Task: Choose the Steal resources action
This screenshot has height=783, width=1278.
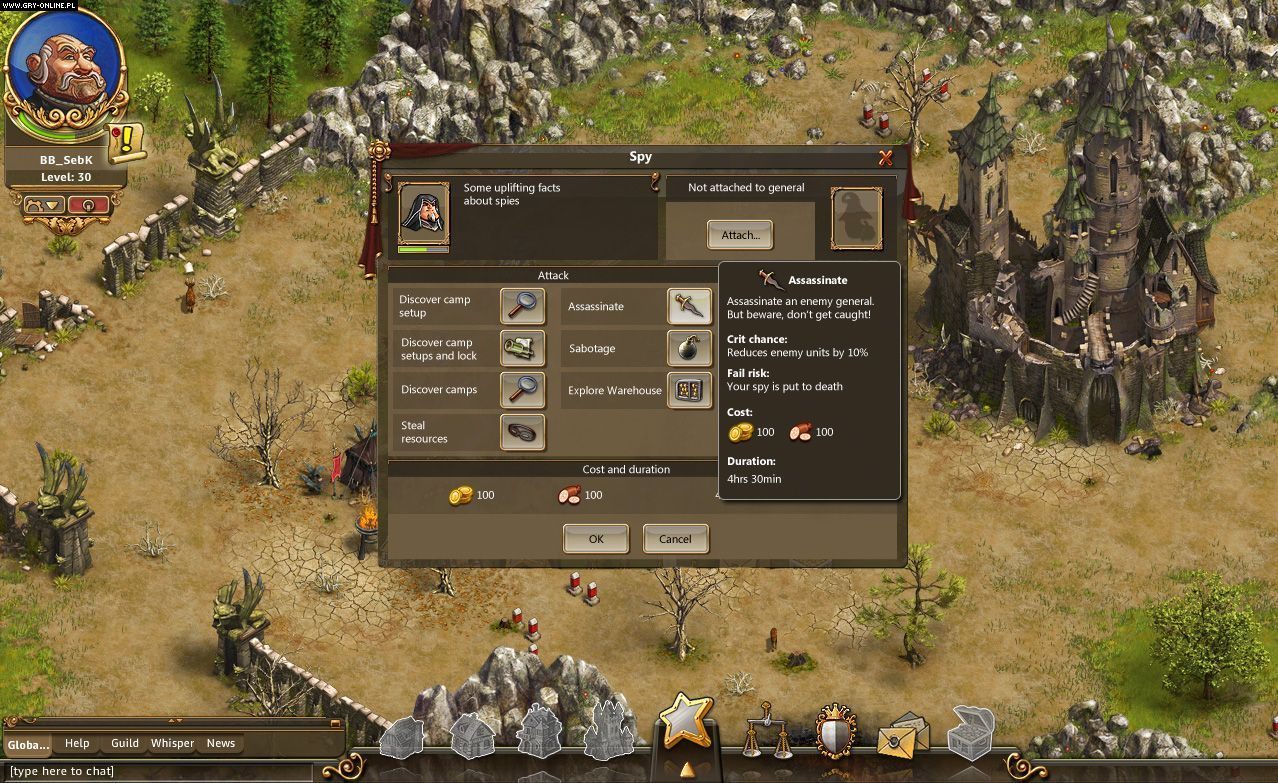Action: pos(522,432)
